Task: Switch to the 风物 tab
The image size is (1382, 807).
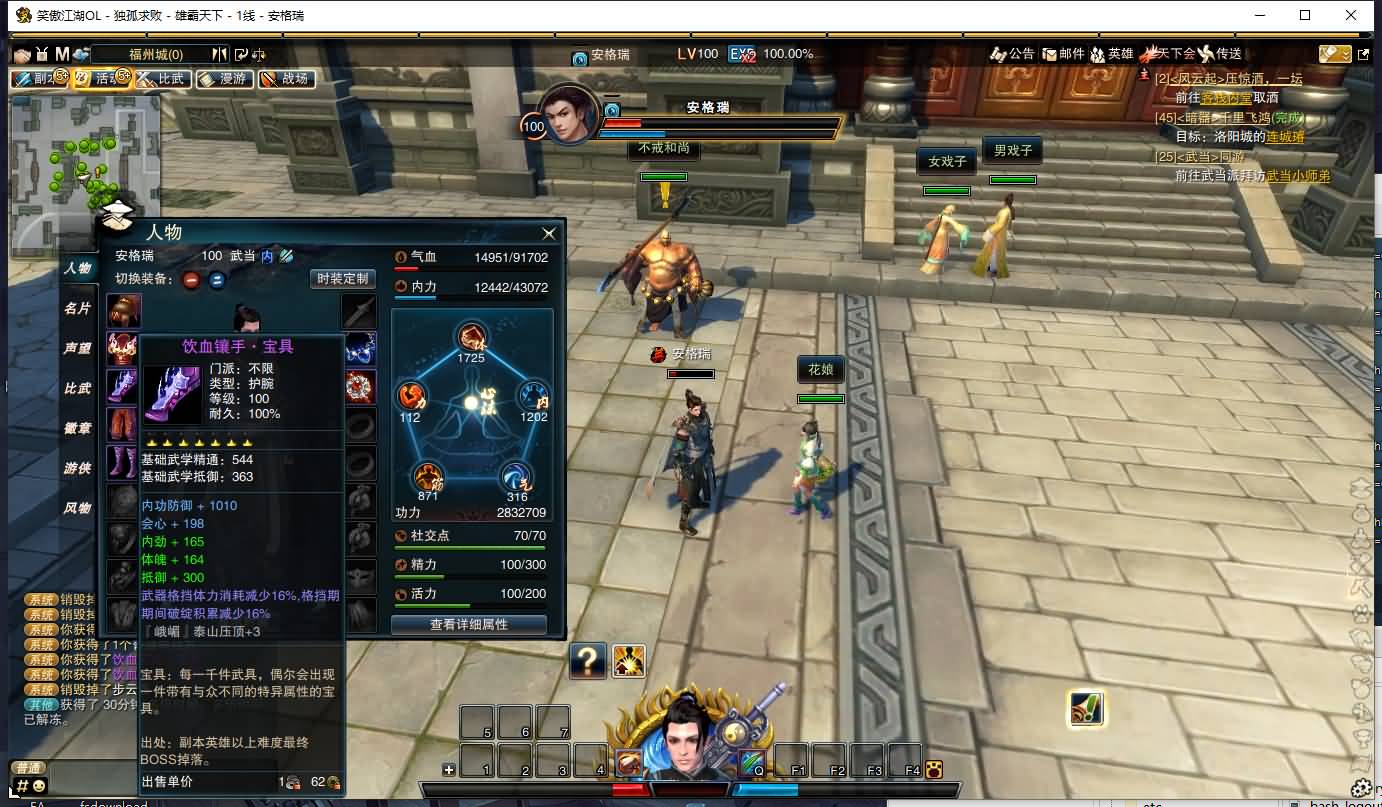Action: coord(78,508)
